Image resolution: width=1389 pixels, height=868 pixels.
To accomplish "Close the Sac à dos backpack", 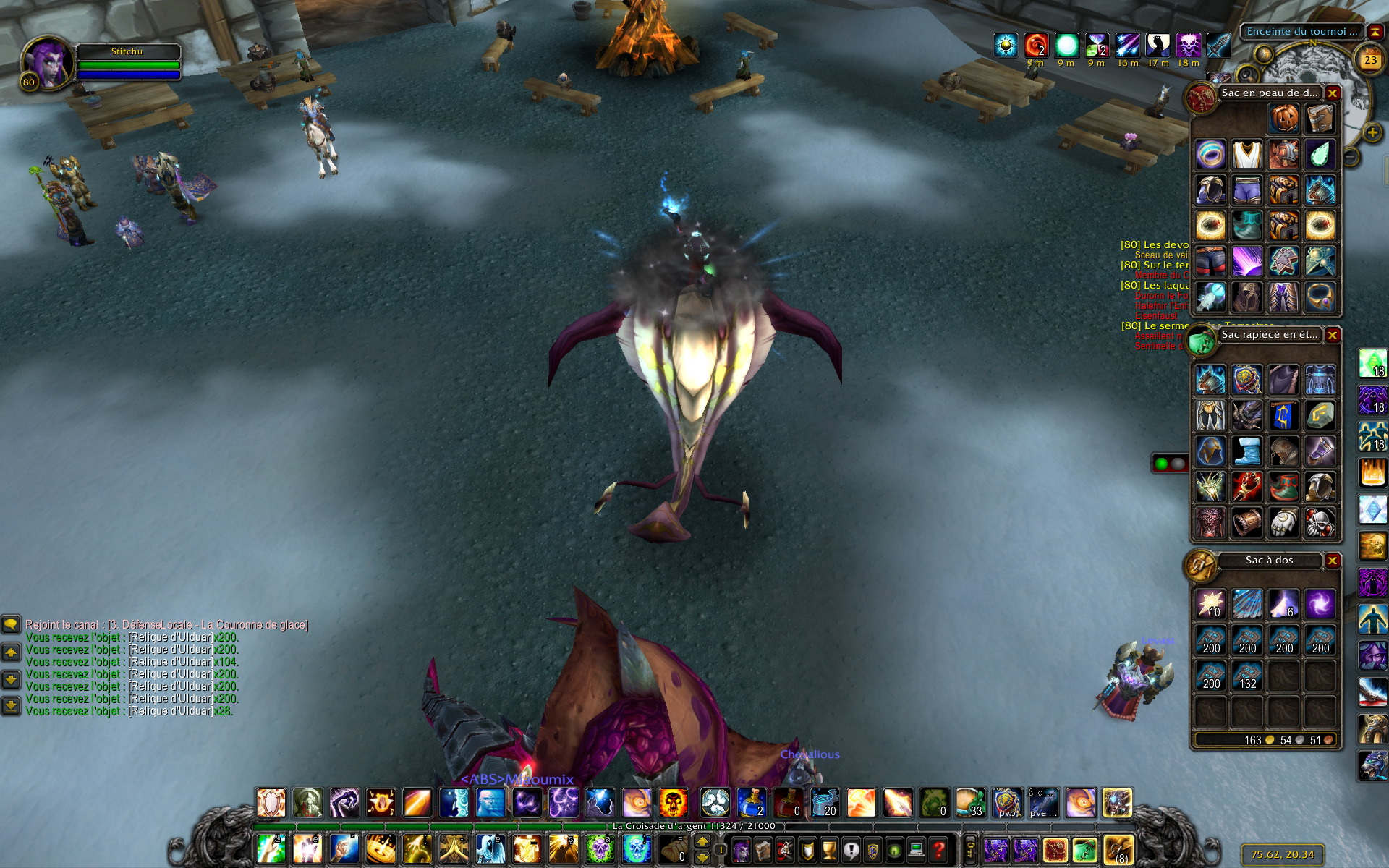I will [x=1332, y=561].
